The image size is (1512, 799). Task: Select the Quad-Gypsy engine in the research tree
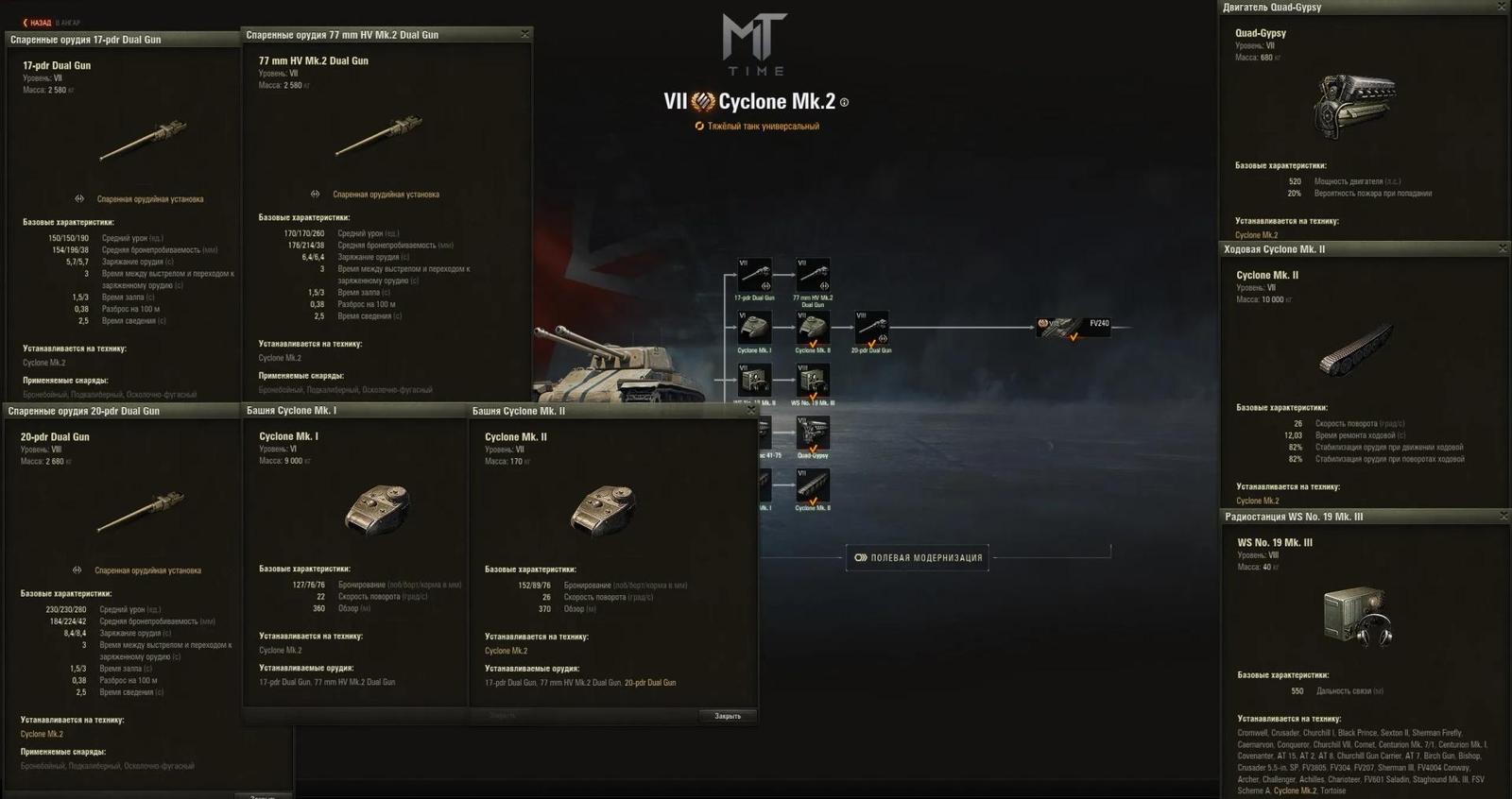pos(812,433)
